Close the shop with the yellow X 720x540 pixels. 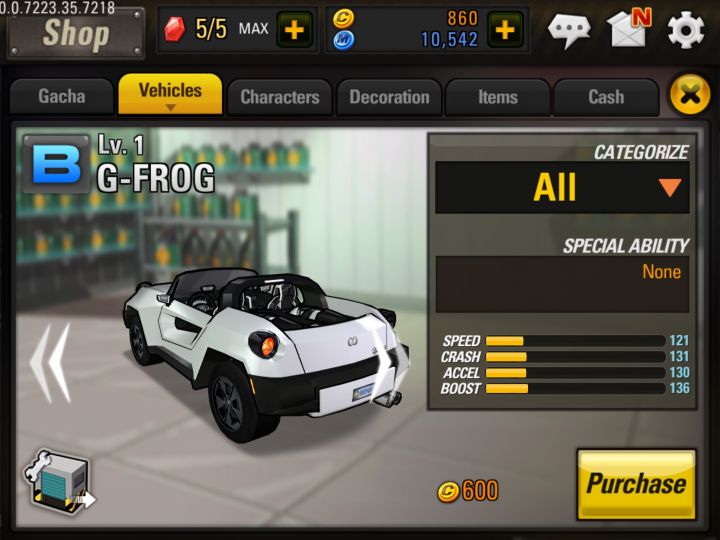pos(689,96)
